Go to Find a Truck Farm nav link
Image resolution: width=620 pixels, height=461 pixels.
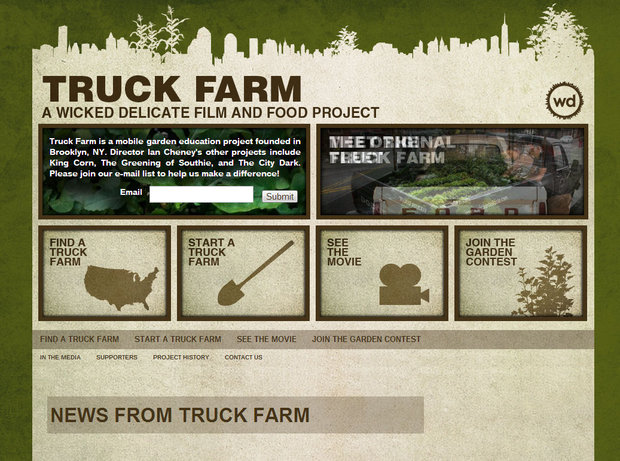[x=79, y=340]
